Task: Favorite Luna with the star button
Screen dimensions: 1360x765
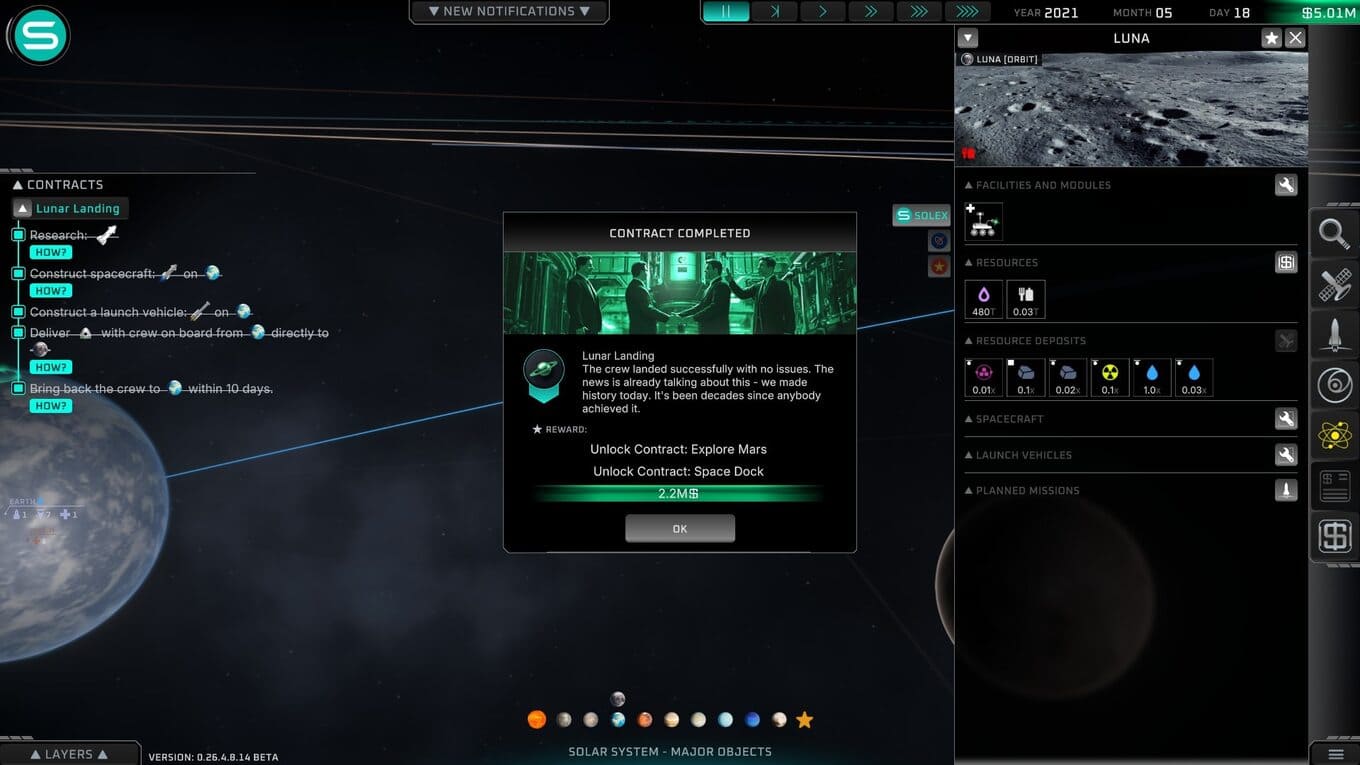Action: (x=1271, y=38)
